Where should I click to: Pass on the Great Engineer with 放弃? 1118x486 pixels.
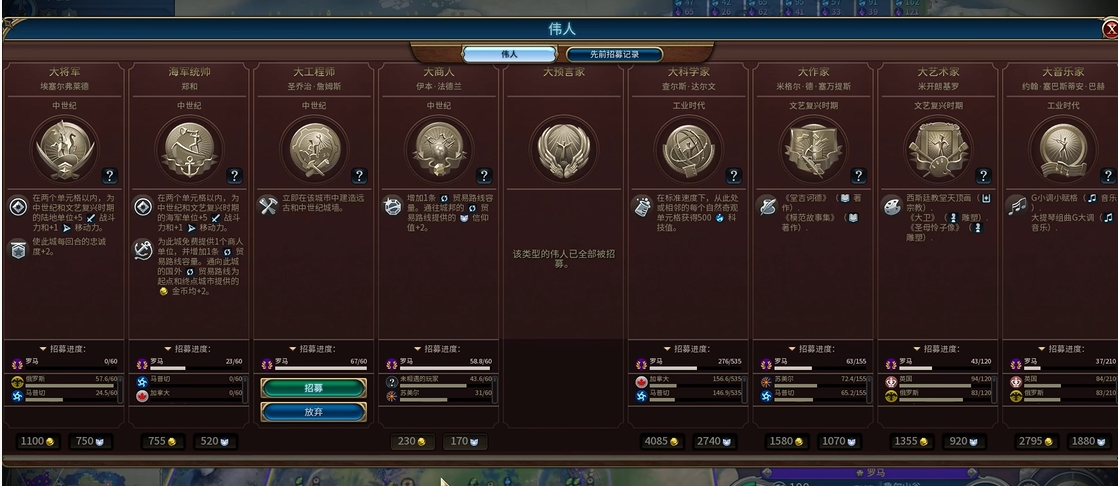click(313, 411)
